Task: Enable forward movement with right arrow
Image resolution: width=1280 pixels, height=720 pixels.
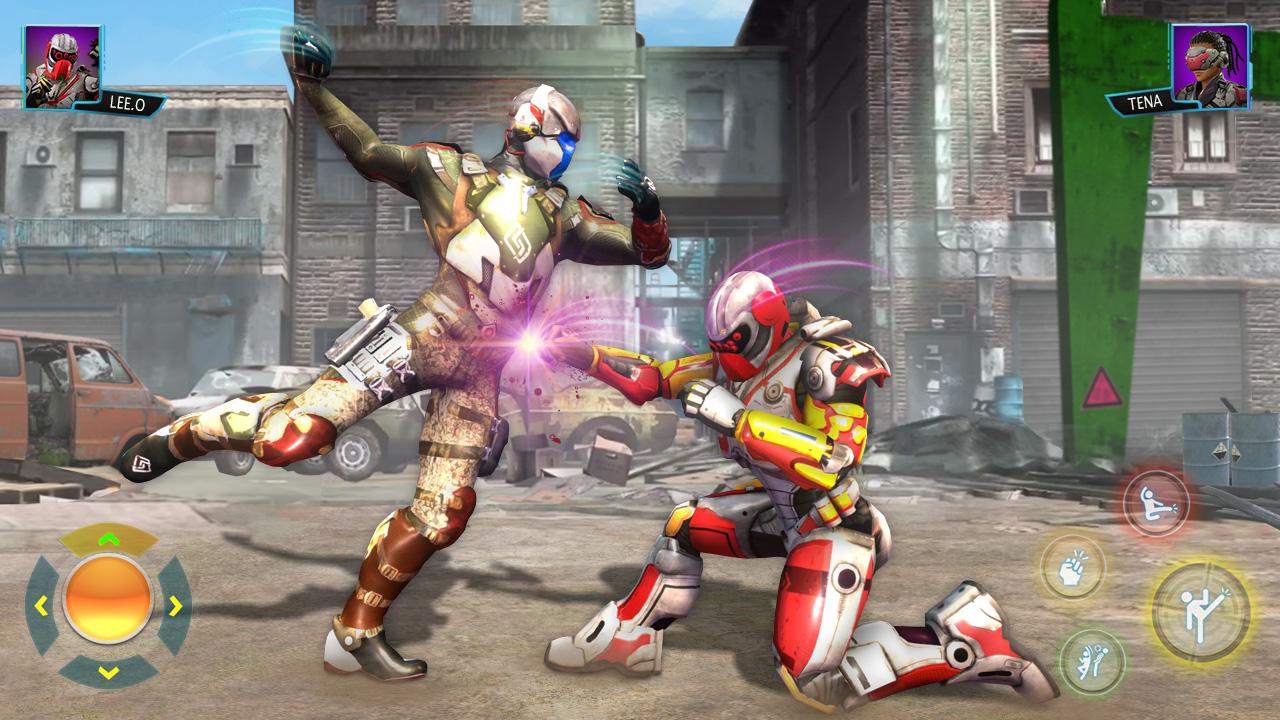Action: pyautogui.click(x=175, y=605)
